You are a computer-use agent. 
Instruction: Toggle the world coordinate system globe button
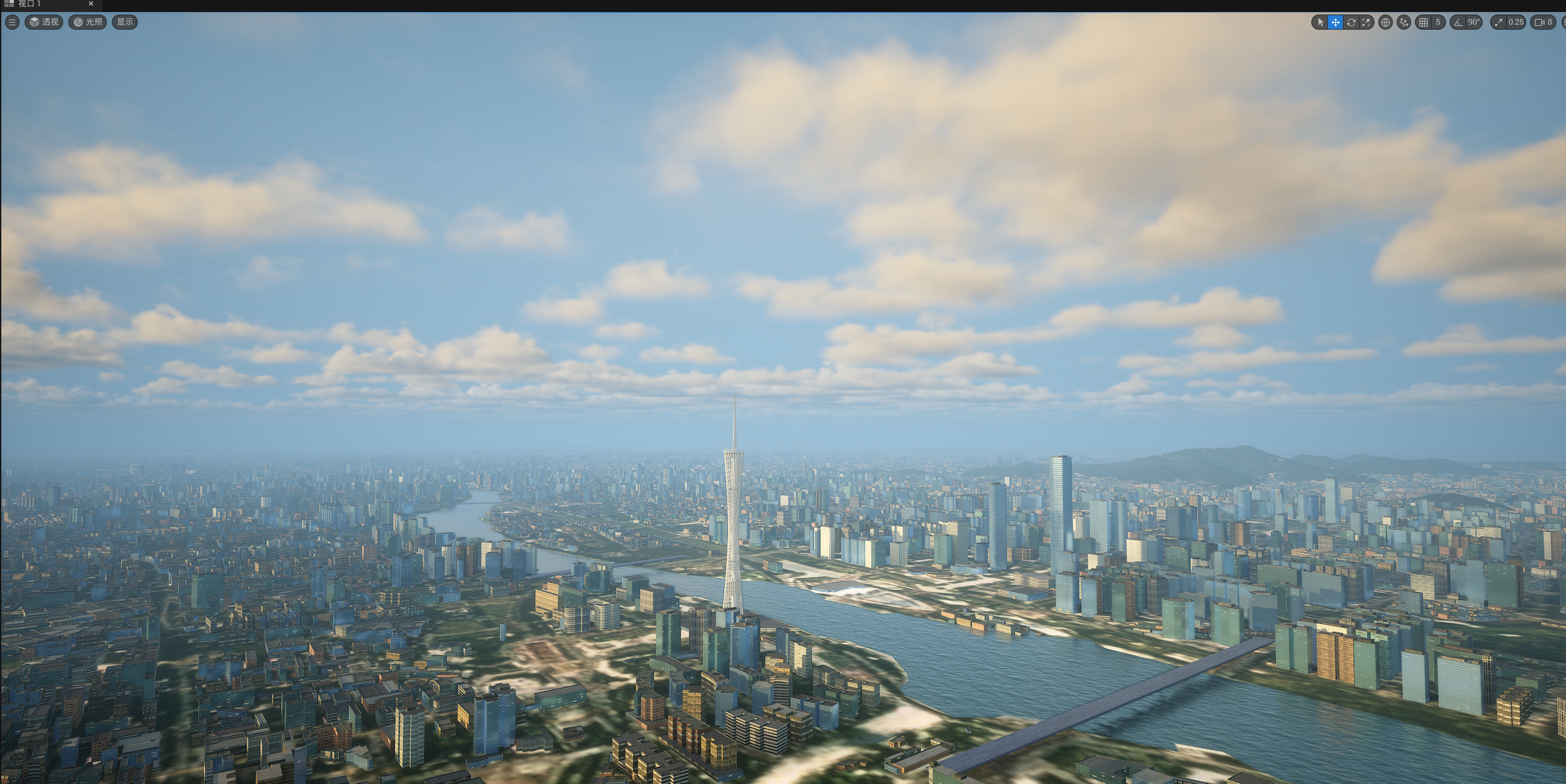[x=1385, y=22]
